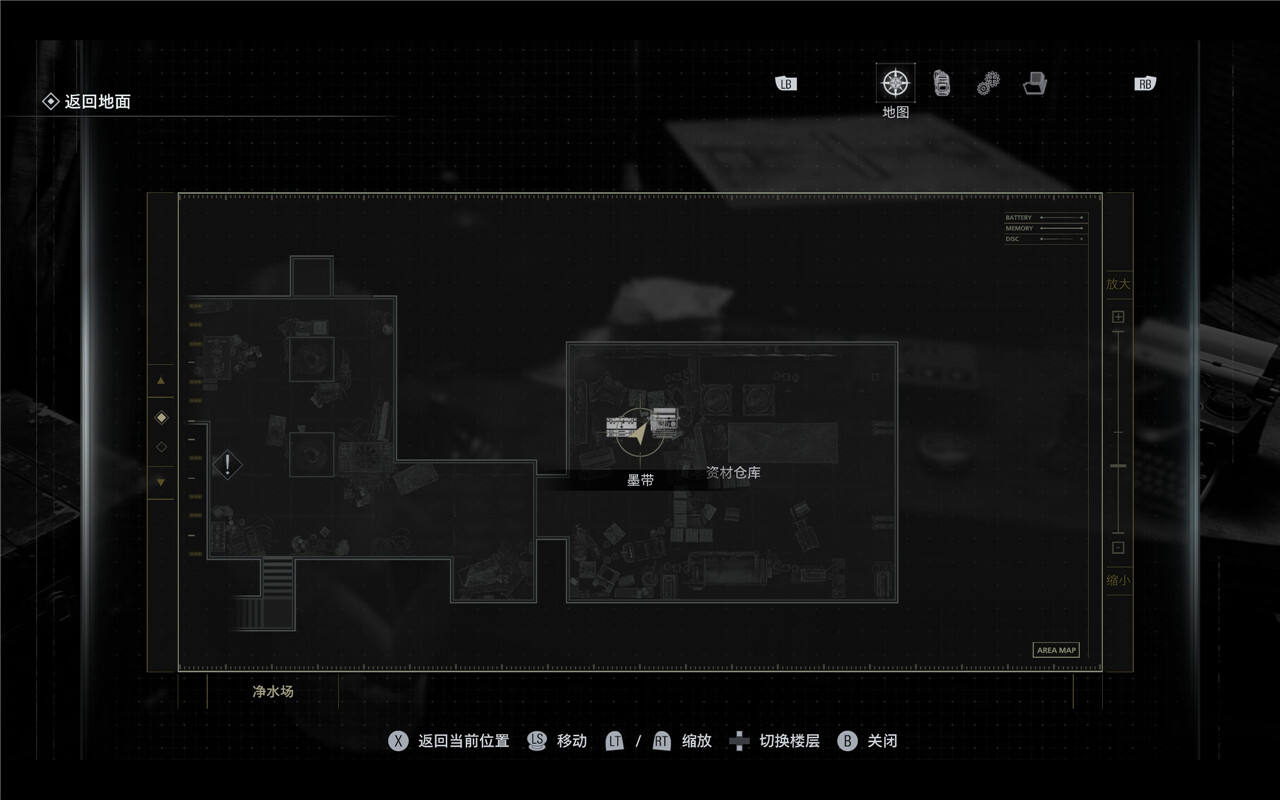The width and height of the screenshot is (1280, 800).
Task: Switch to the gears settings tab
Action: pyautogui.click(x=988, y=84)
